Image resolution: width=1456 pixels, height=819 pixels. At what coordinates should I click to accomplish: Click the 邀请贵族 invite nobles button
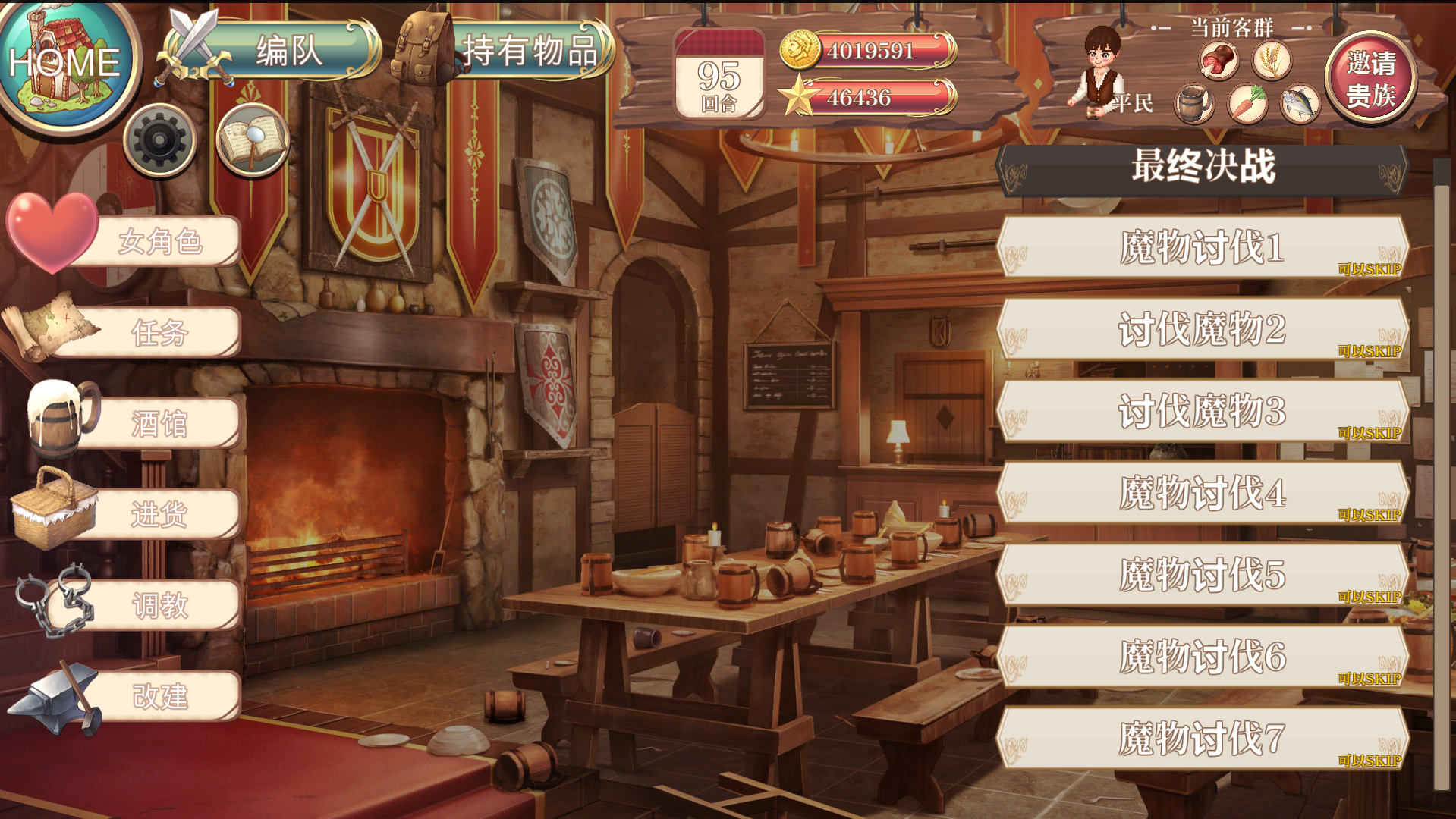tap(1370, 78)
